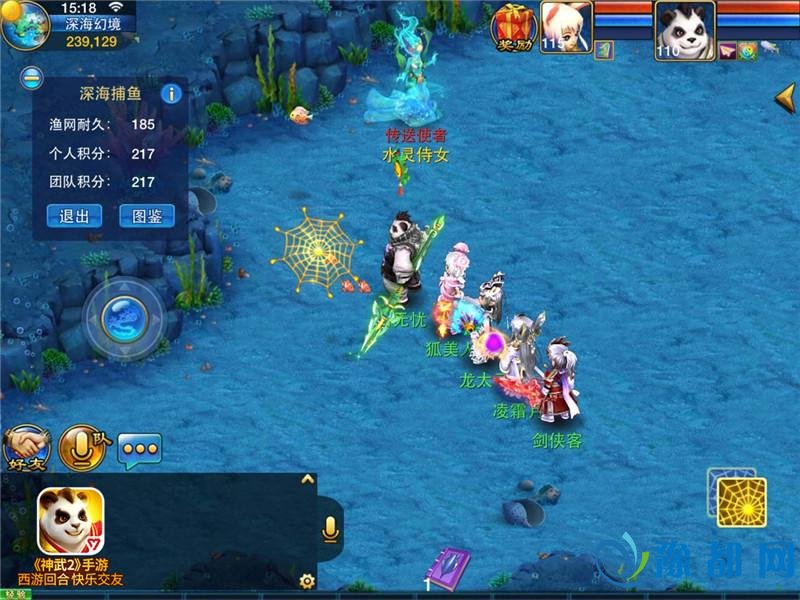The height and width of the screenshot is (600, 800).
Task: Open the 图鉴 fish catalog
Action: coord(146,216)
